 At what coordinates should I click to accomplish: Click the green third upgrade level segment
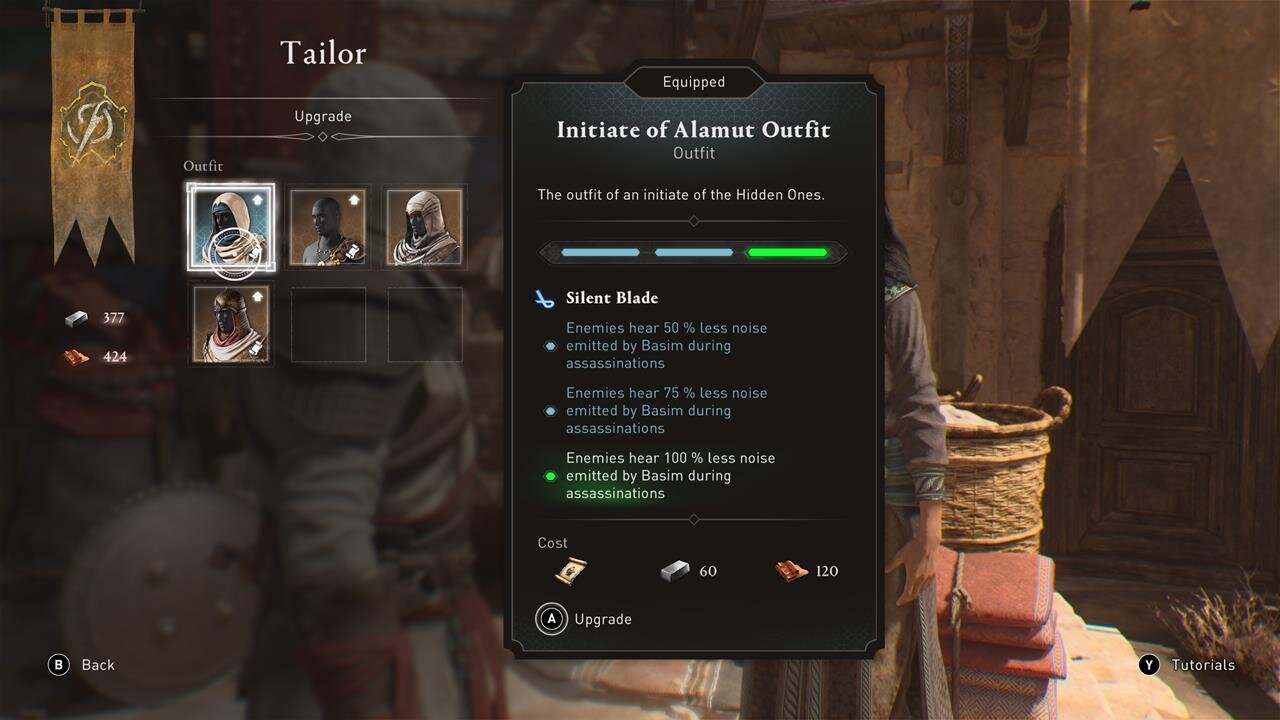788,253
